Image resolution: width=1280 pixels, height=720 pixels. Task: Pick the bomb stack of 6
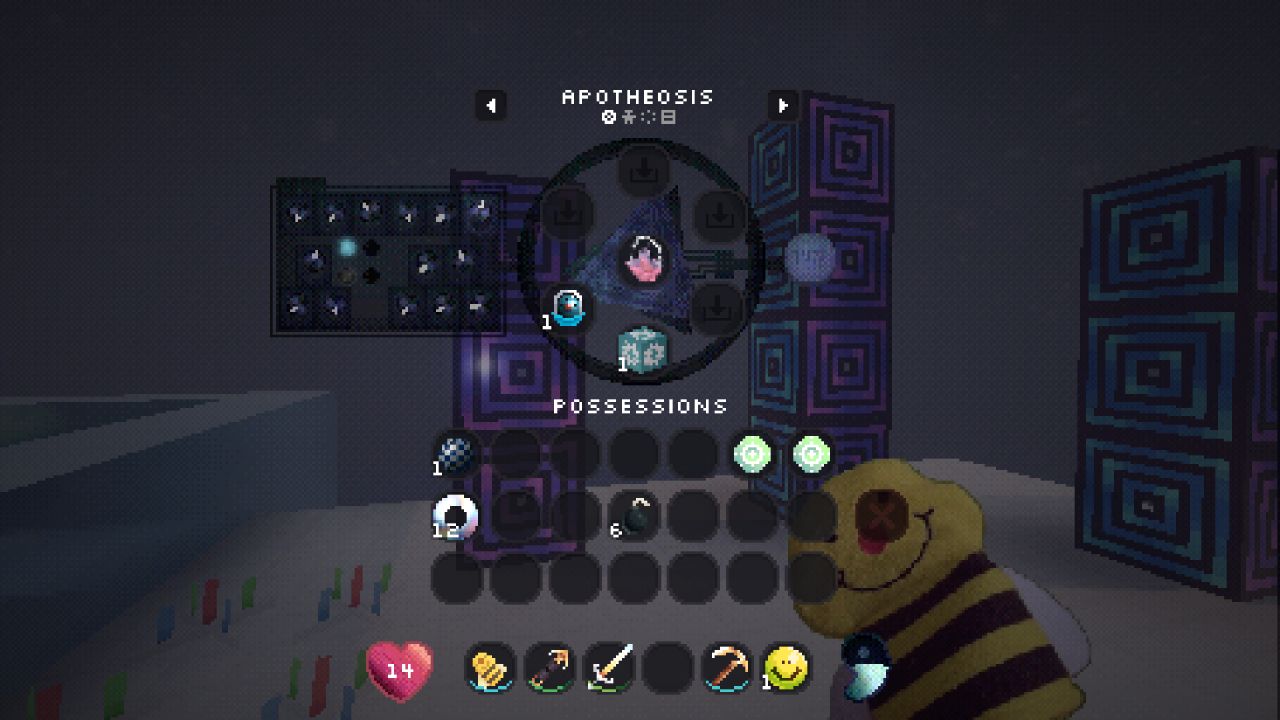(x=635, y=516)
